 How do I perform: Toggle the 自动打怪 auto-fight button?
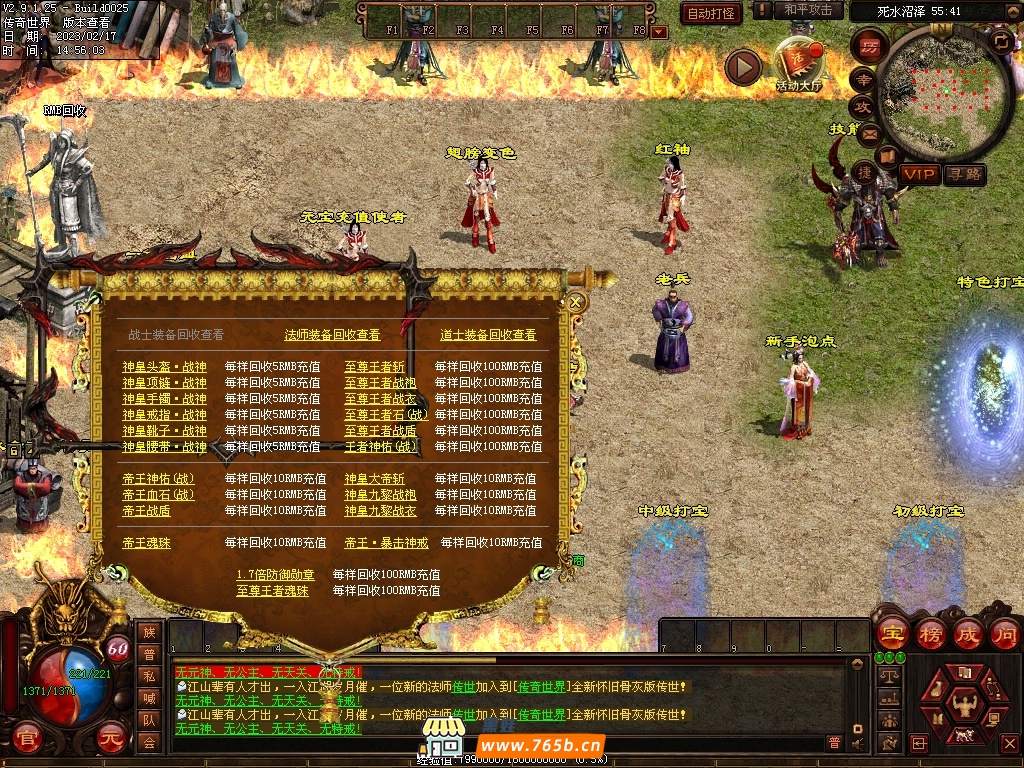coord(711,13)
